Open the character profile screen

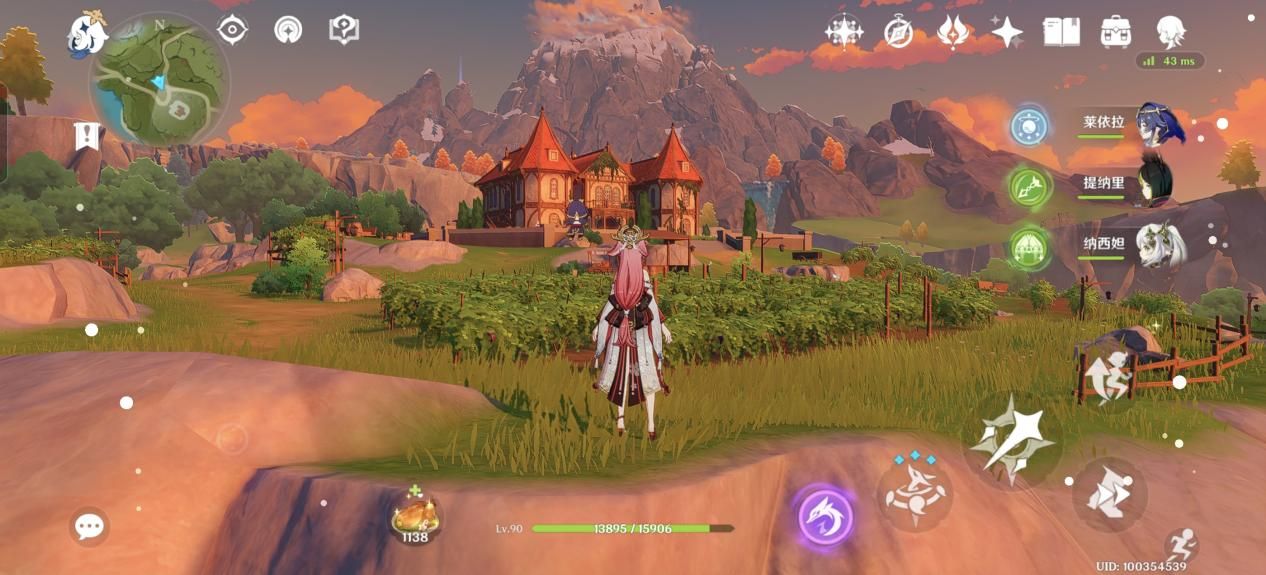(1170, 32)
